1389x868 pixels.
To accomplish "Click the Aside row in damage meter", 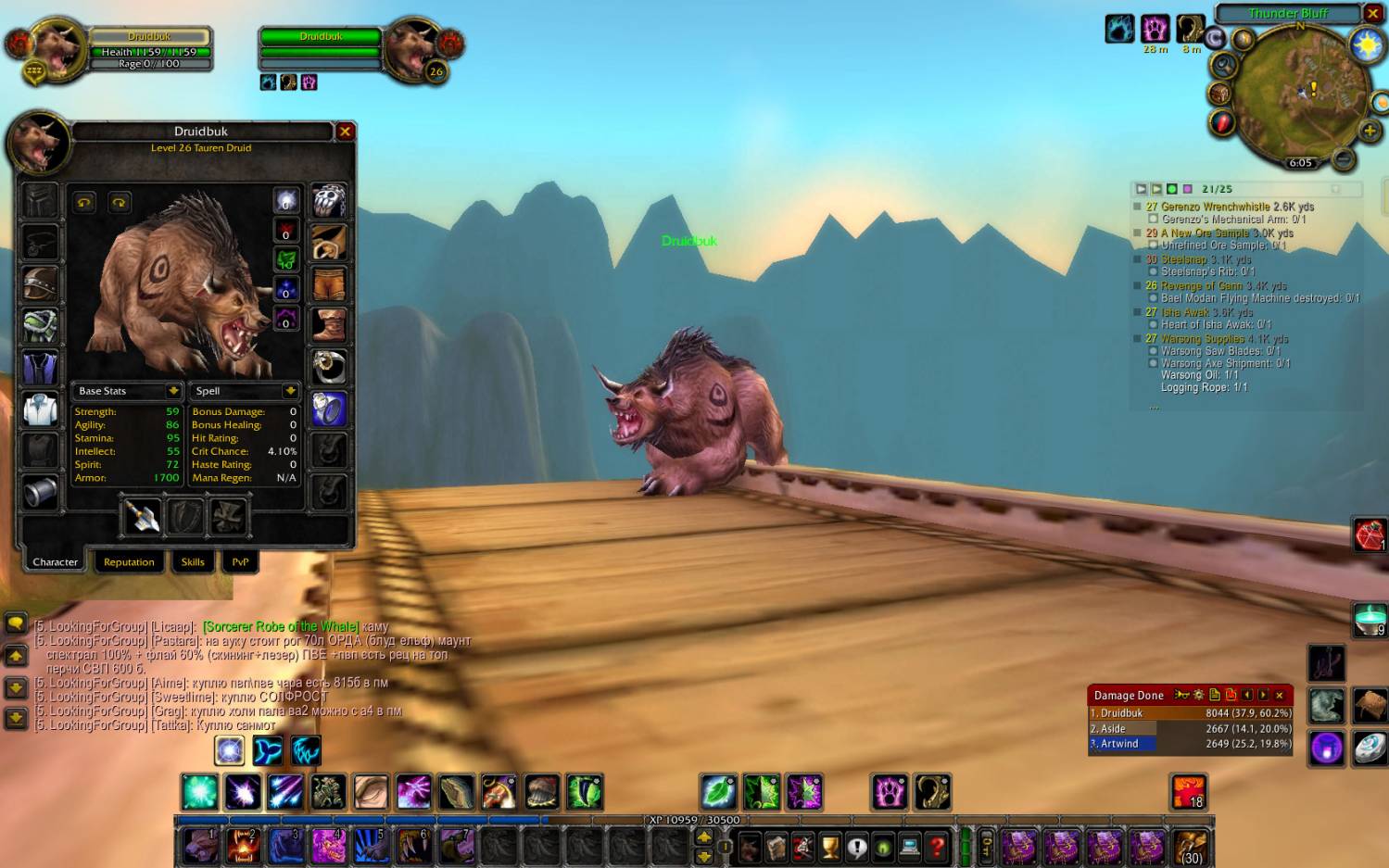I will [1190, 728].
